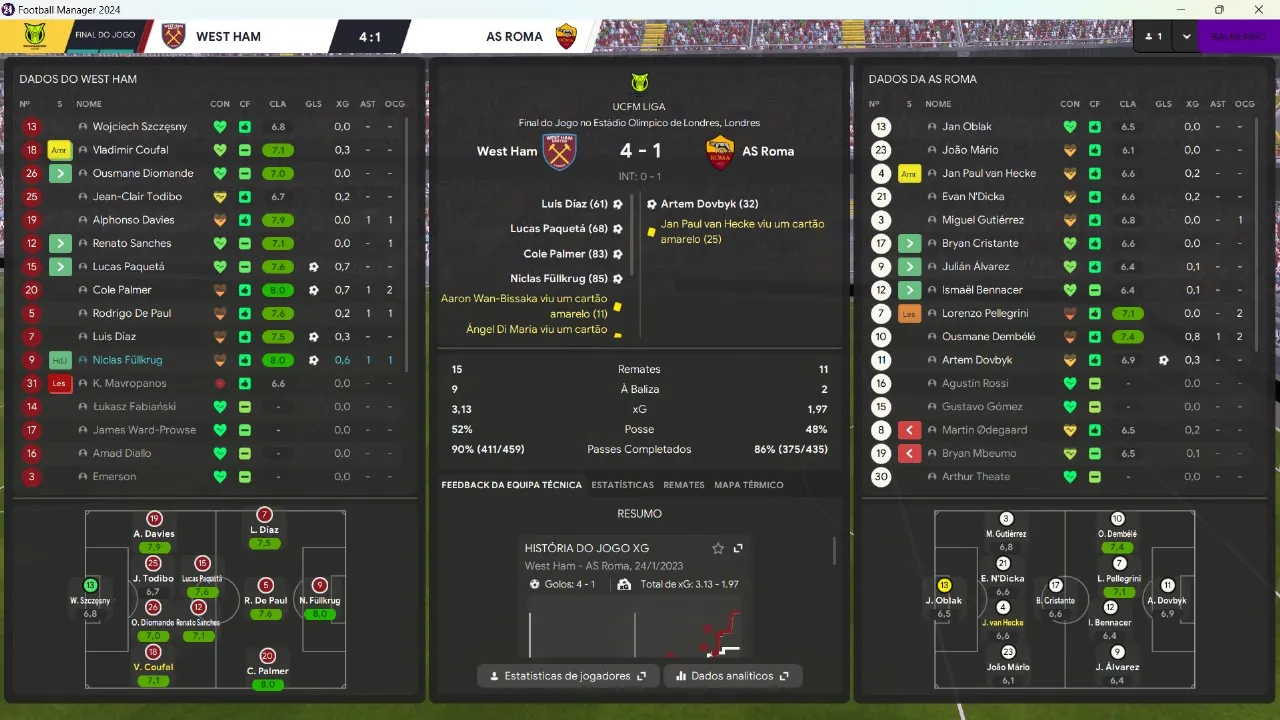Select Artem Dovbyk's row in Roma's list
1280x720 pixels.
(976, 360)
